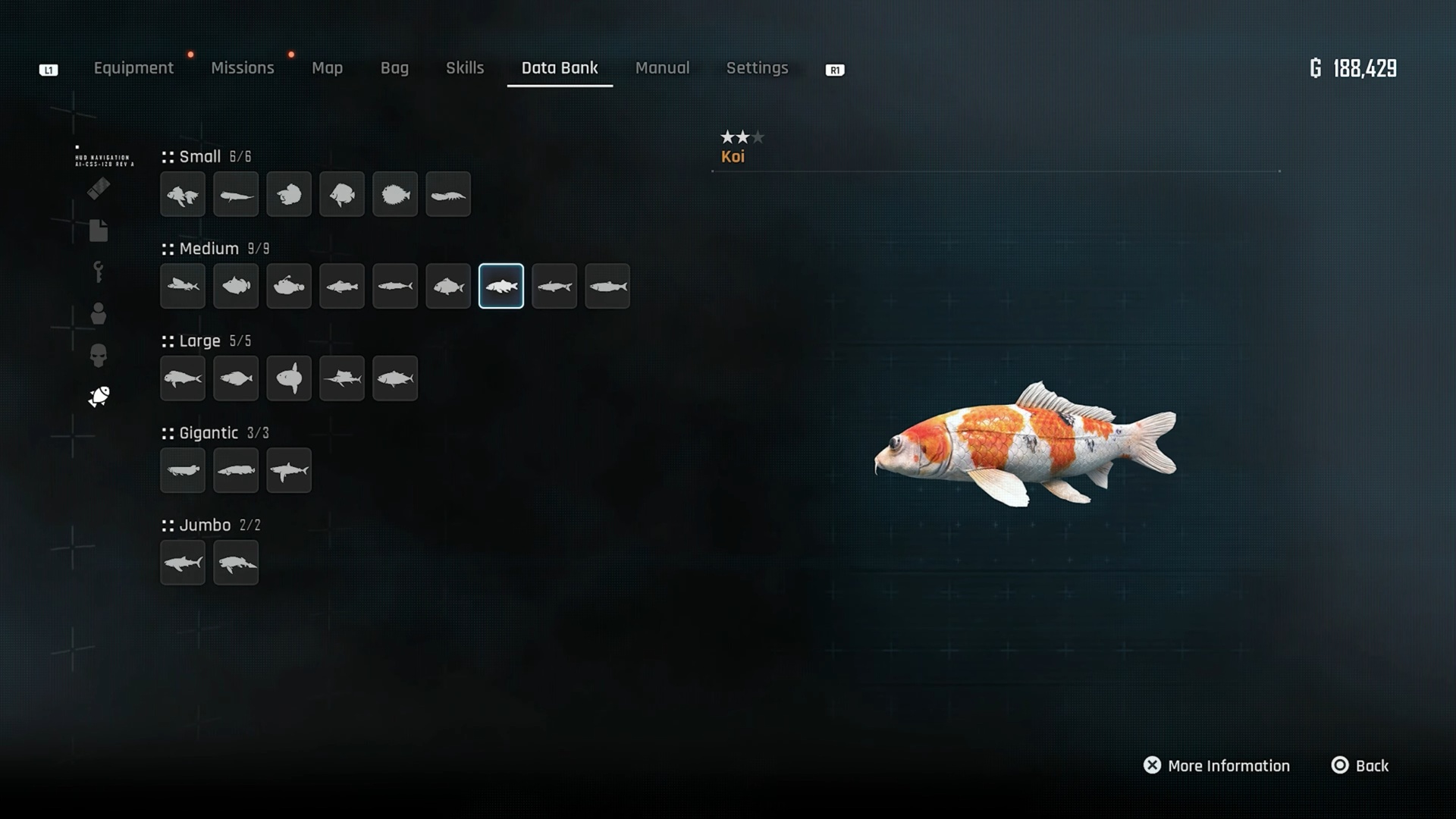Select the shark entry under Gigantic
The height and width of the screenshot is (819, 1456).
click(289, 471)
